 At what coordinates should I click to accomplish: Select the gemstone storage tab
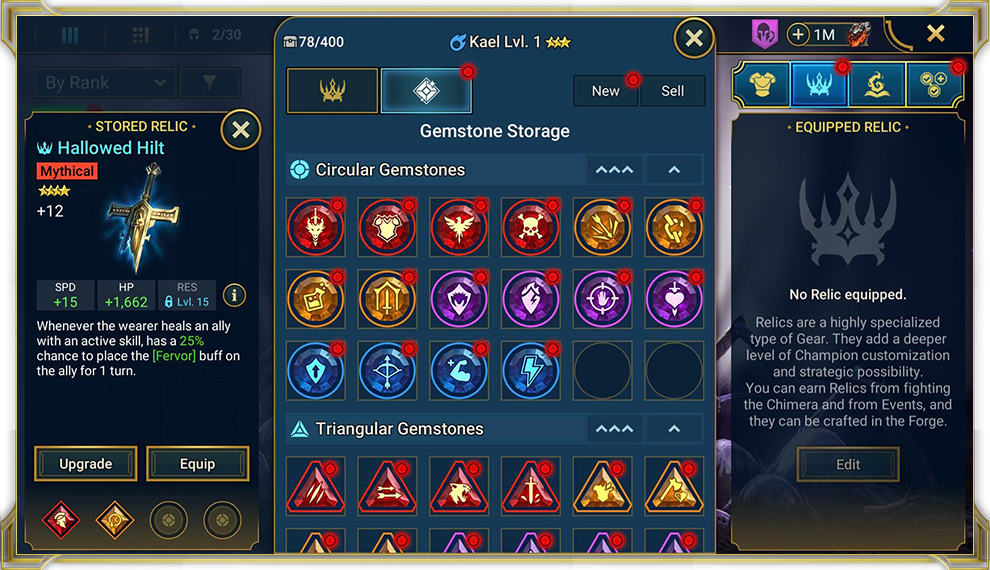[426, 91]
